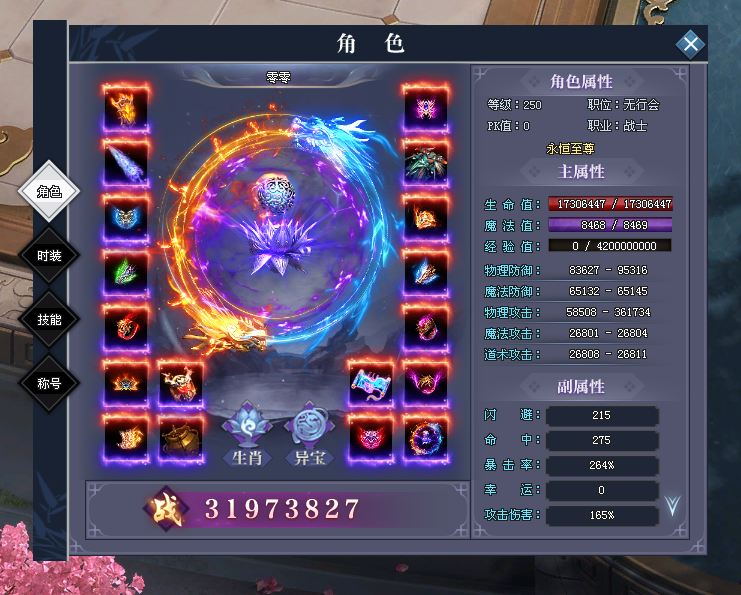Screen dimensions: 741x595
Task: Select the flaming helmet slot at top-left
Action: pos(126,107)
